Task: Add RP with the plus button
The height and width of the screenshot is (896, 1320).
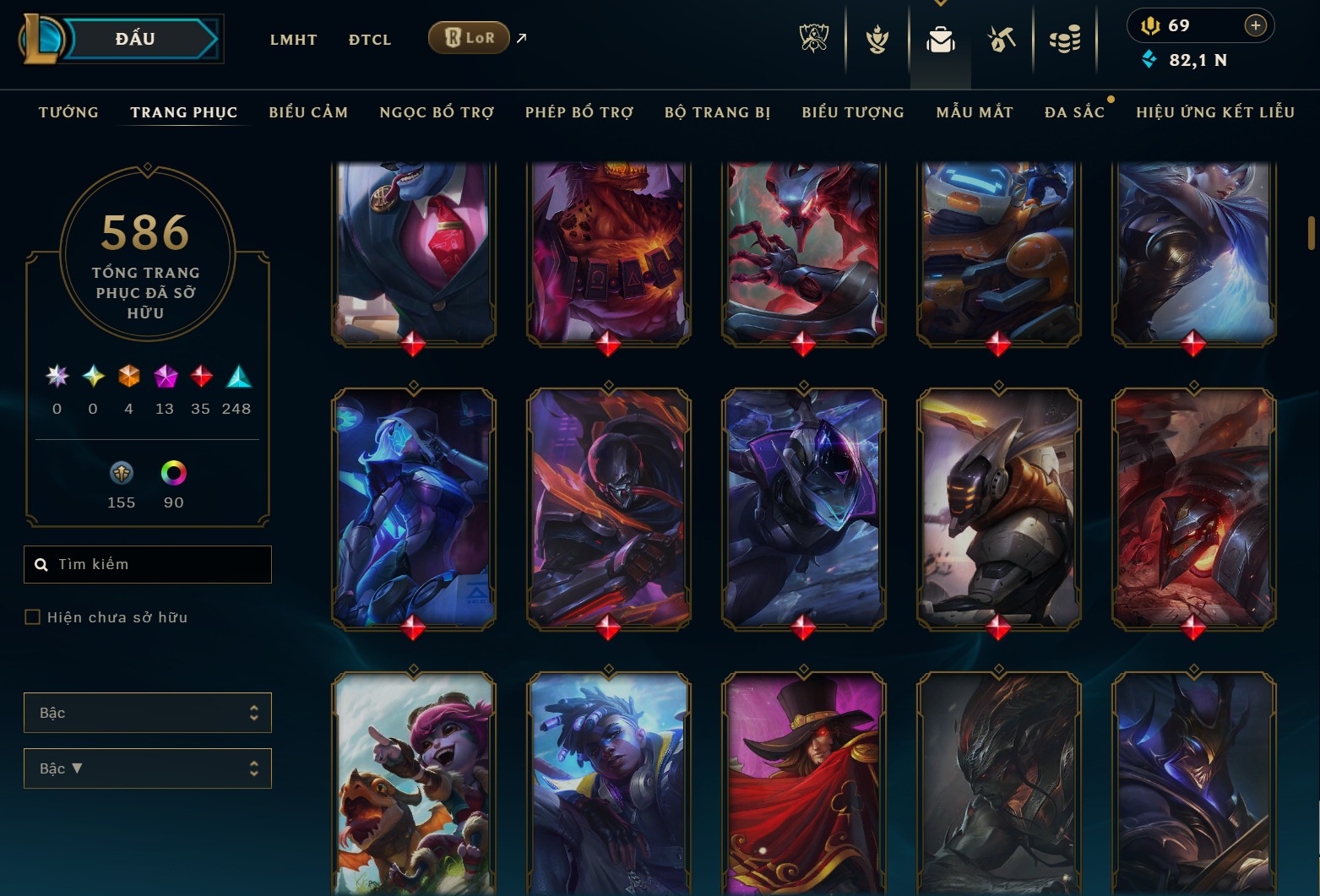Action: click(1255, 25)
